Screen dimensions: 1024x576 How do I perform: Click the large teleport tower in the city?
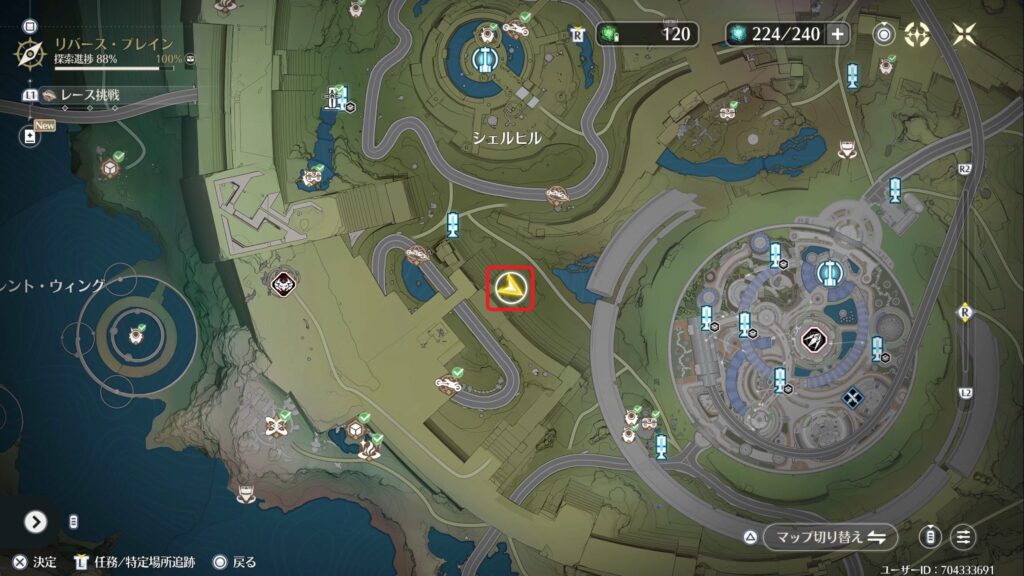[828, 272]
